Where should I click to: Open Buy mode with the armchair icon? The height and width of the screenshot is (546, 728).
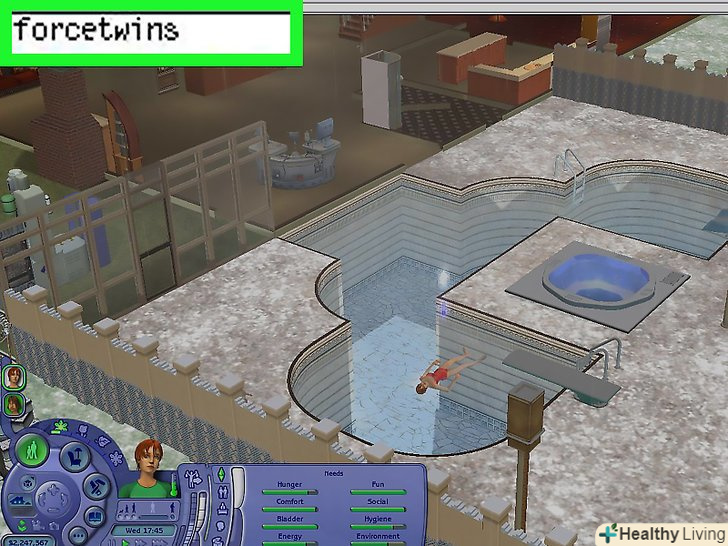pyautogui.click(x=74, y=458)
